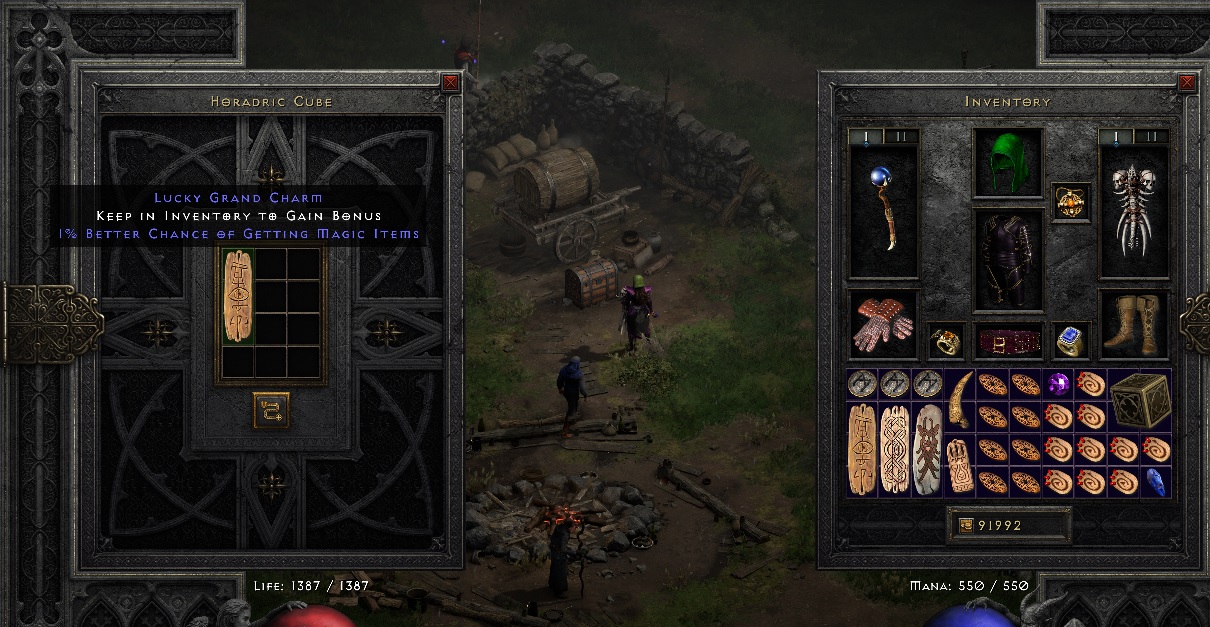Pick up the Lucky Grand Charm in the cube
Image resolution: width=1210 pixels, height=627 pixels.
point(238,297)
